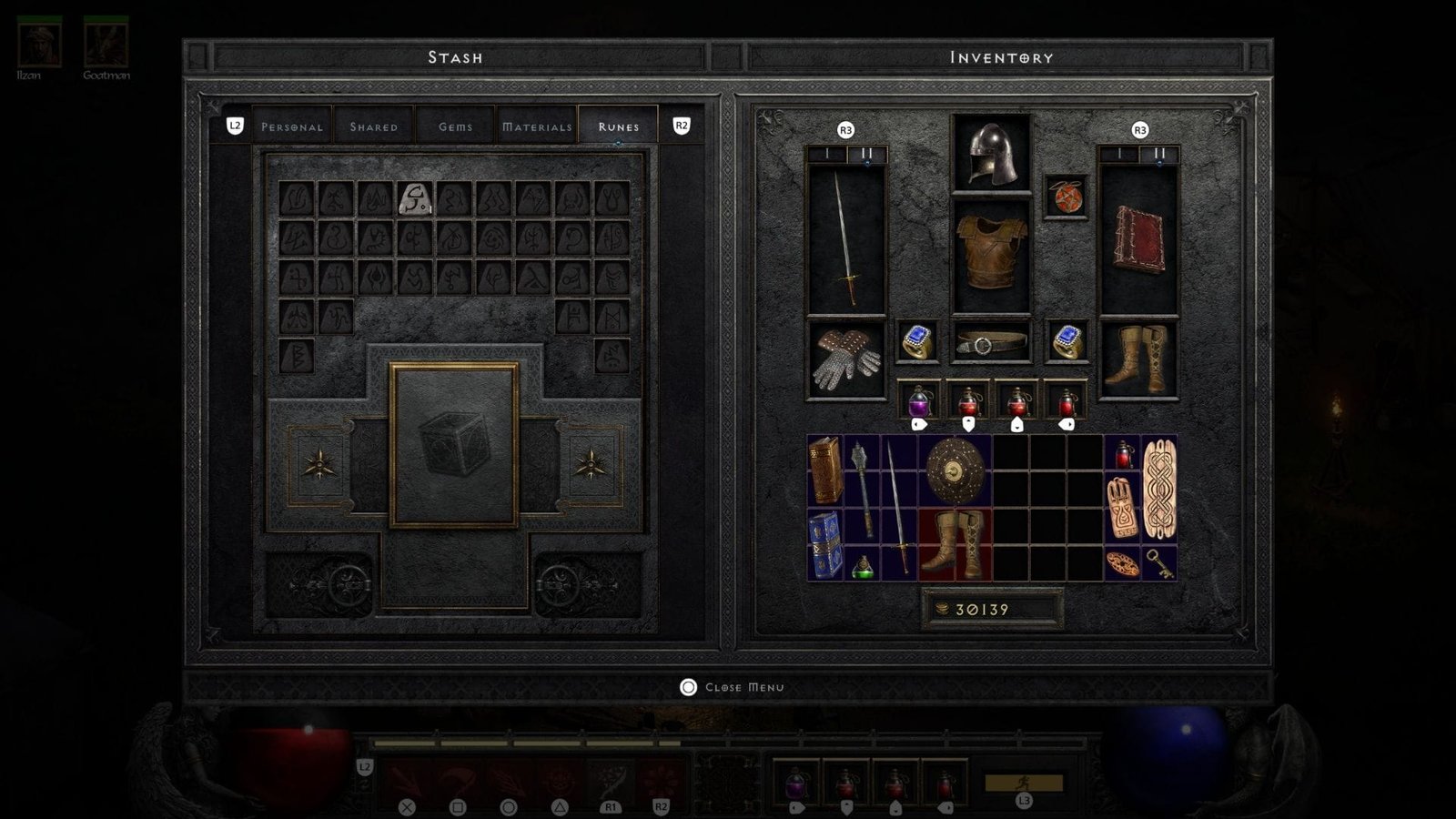1456x819 pixels.
Task: Select the Materials stash tab
Action: click(x=537, y=126)
